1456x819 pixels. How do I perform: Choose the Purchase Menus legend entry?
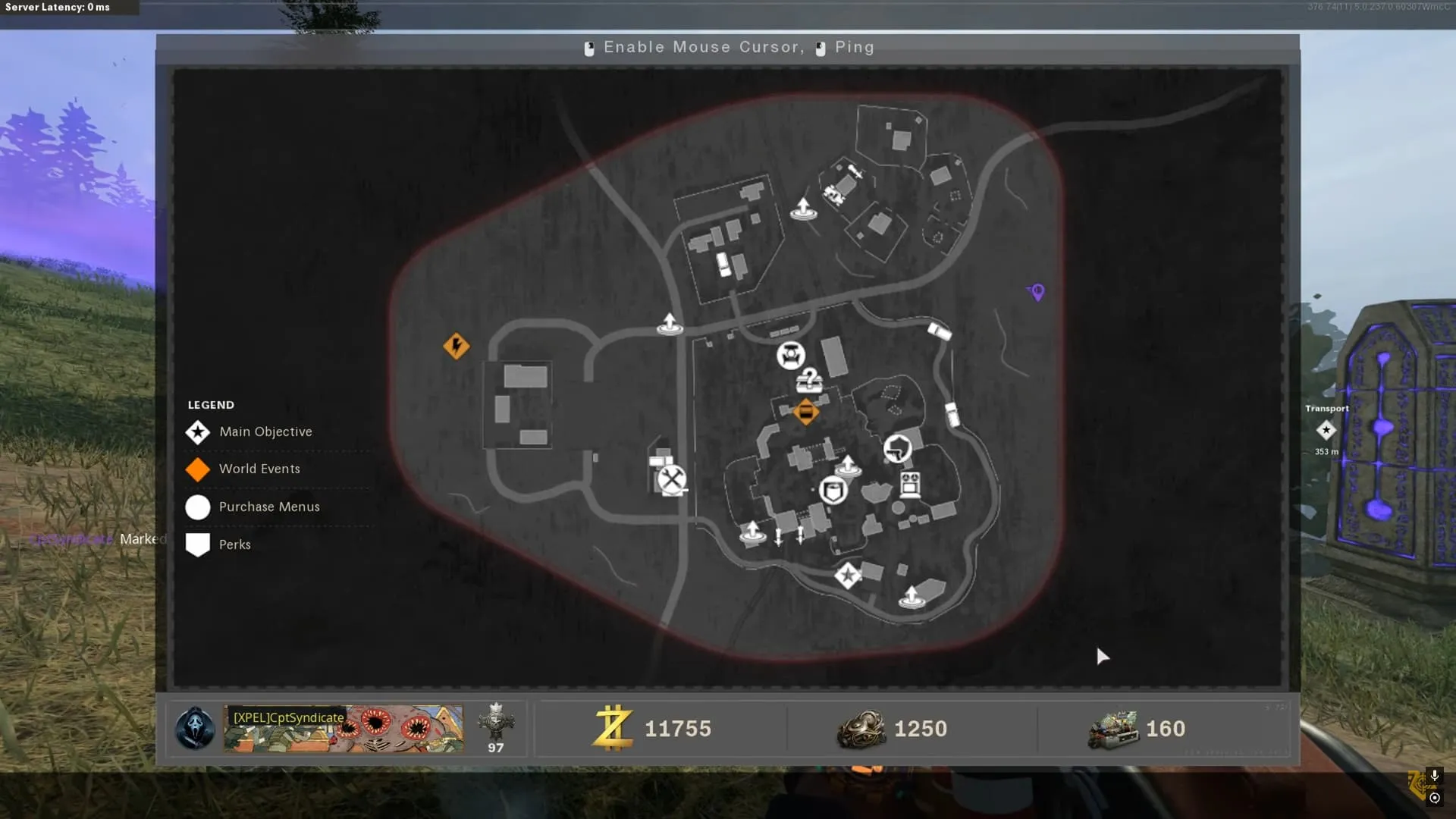(x=268, y=507)
